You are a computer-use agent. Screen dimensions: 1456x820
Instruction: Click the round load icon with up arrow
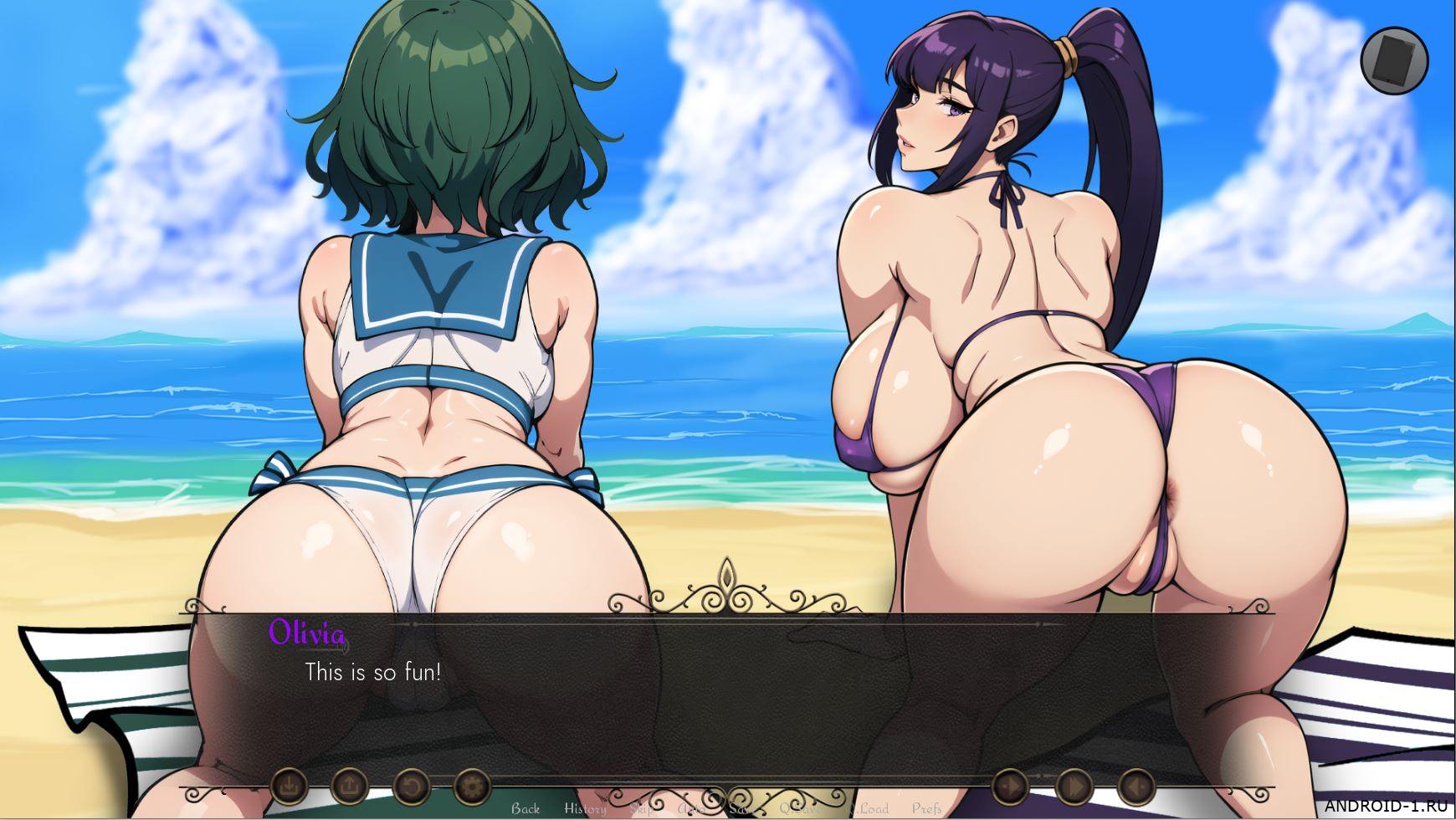point(350,787)
